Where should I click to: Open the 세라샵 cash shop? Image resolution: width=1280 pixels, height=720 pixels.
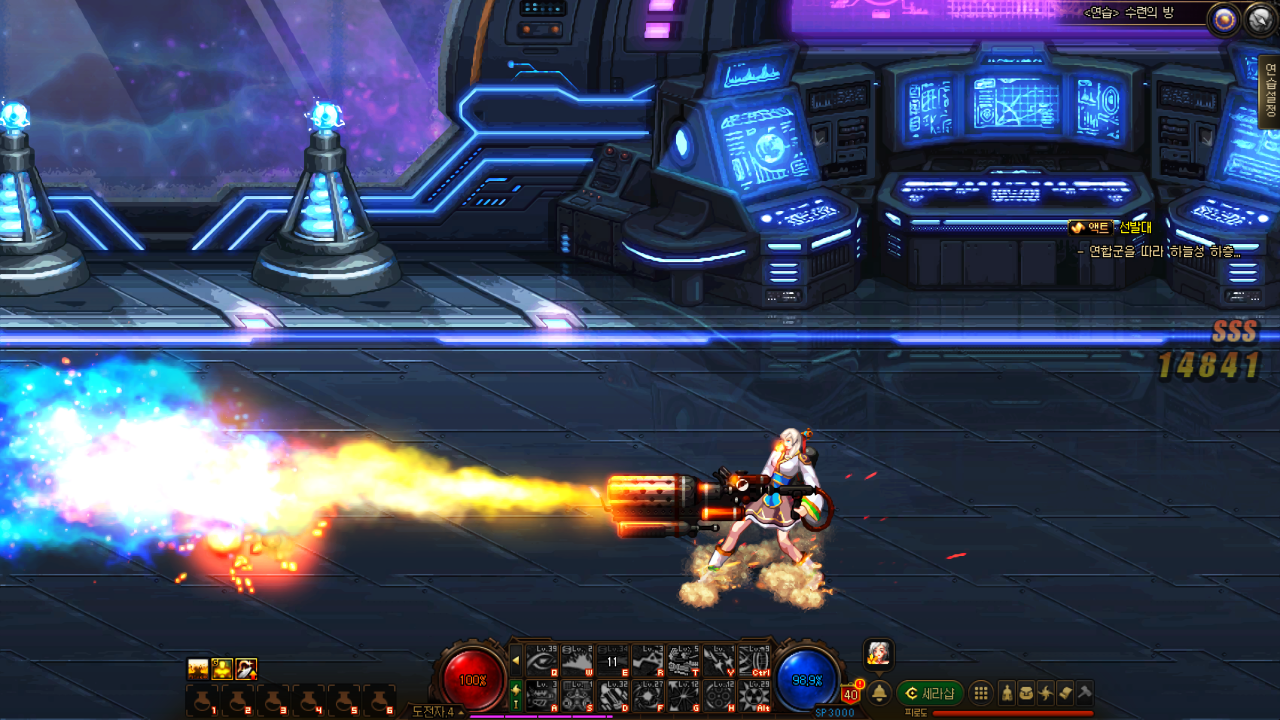pyautogui.click(x=930, y=693)
